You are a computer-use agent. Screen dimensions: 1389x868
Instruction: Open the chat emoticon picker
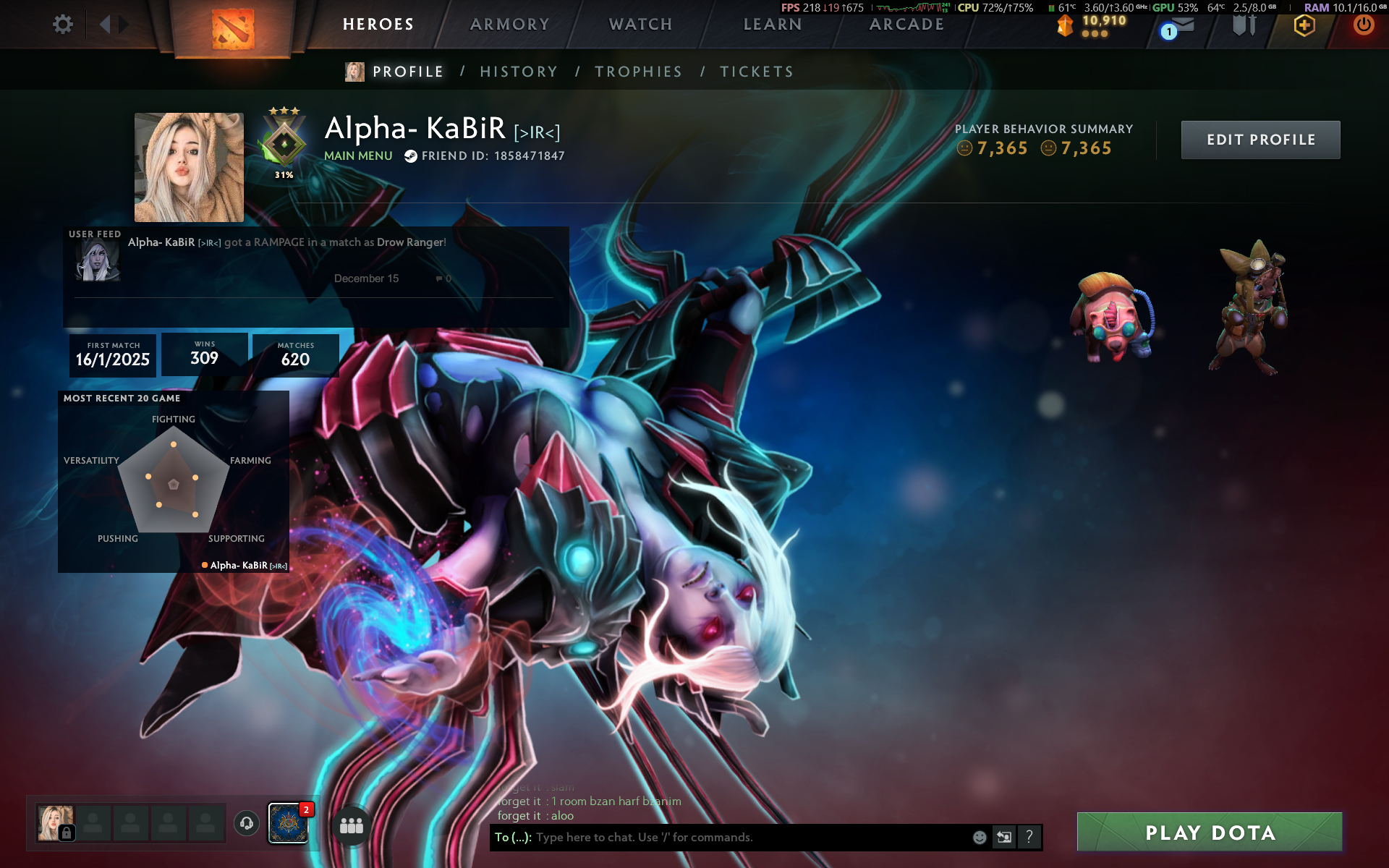point(980,837)
